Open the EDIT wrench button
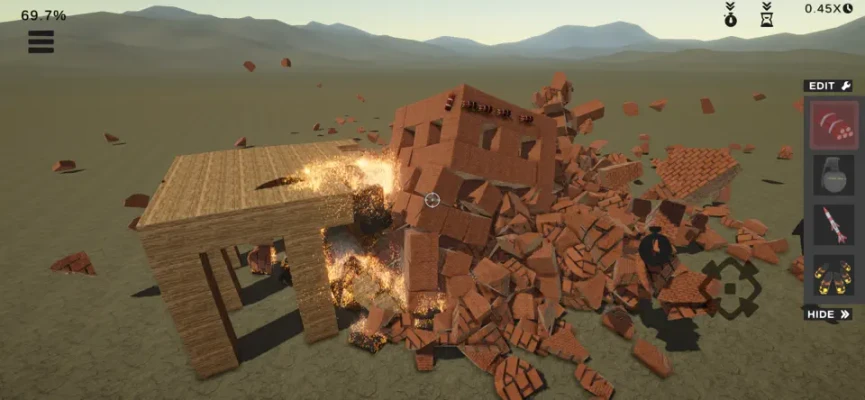The height and width of the screenshot is (400, 865). [830, 86]
